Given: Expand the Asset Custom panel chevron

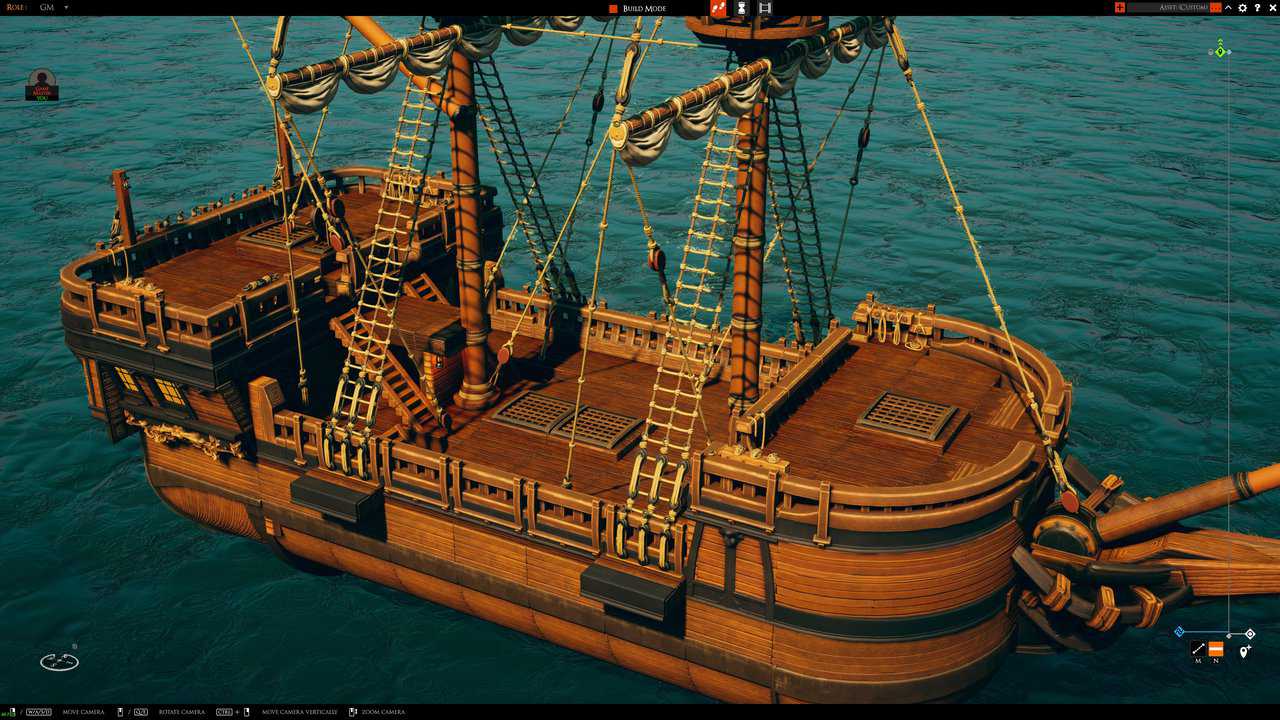Looking at the screenshot, I should pyautogui.click(x=1227, y=7).
